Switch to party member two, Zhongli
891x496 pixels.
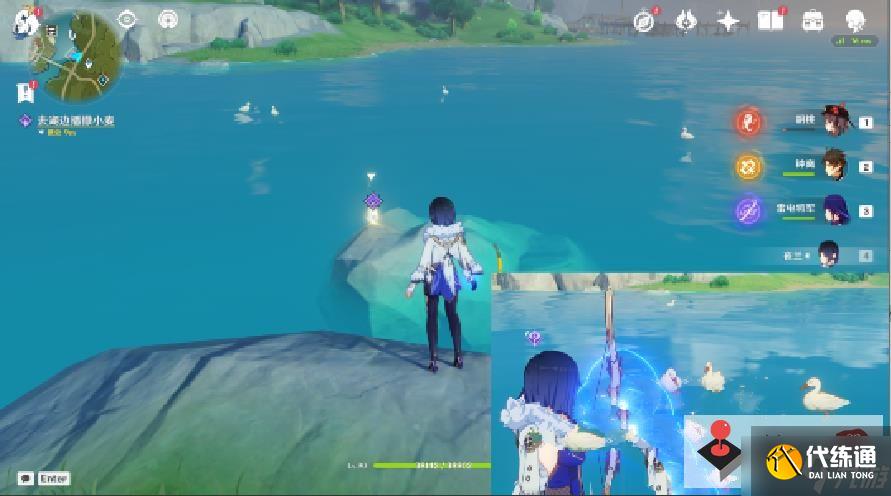click(x=835, y=164)
